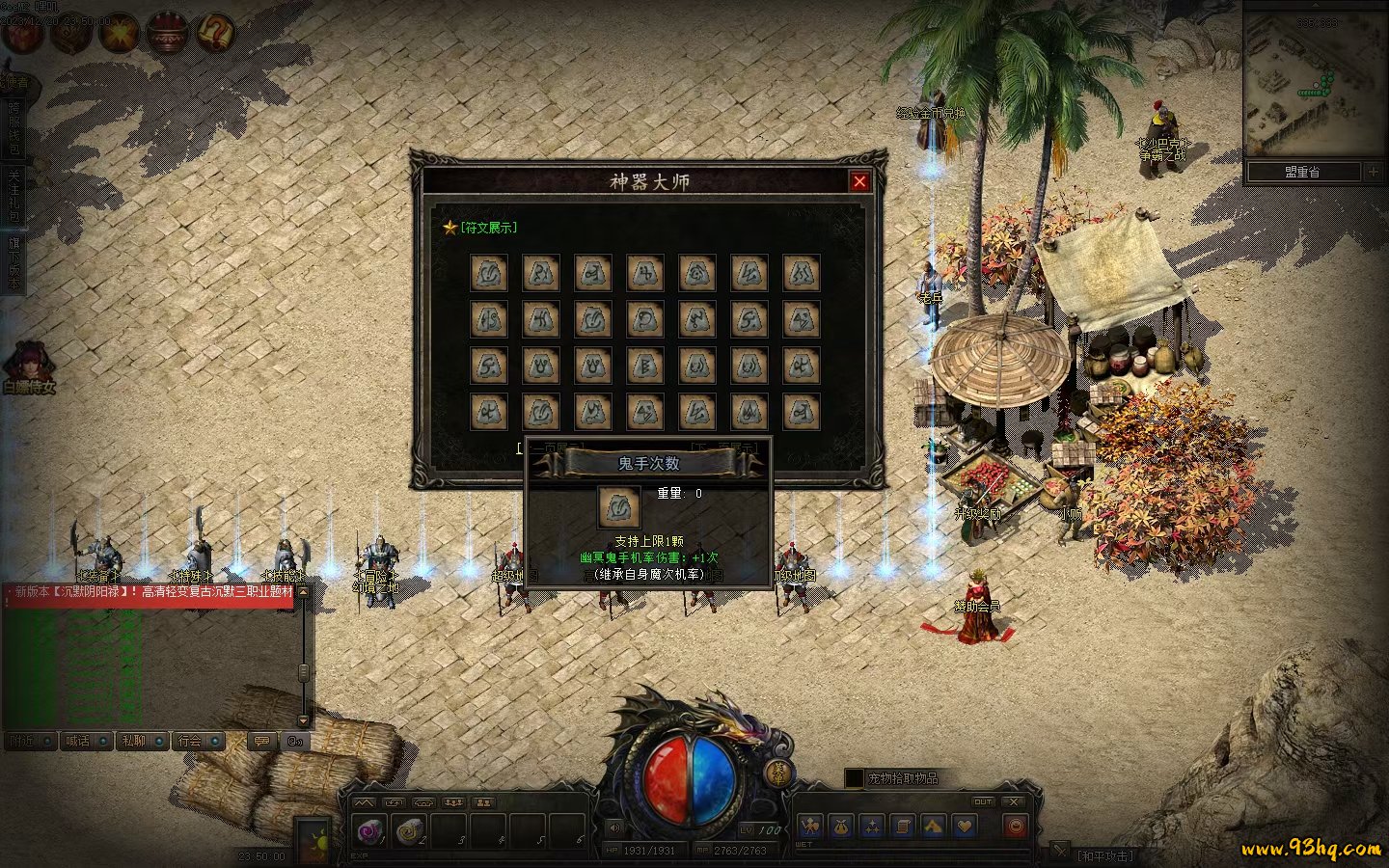Viewport: 1389px width, 868px height.
Task: Switch chat to the 喊话 channel
Action: tap(79, 741)
